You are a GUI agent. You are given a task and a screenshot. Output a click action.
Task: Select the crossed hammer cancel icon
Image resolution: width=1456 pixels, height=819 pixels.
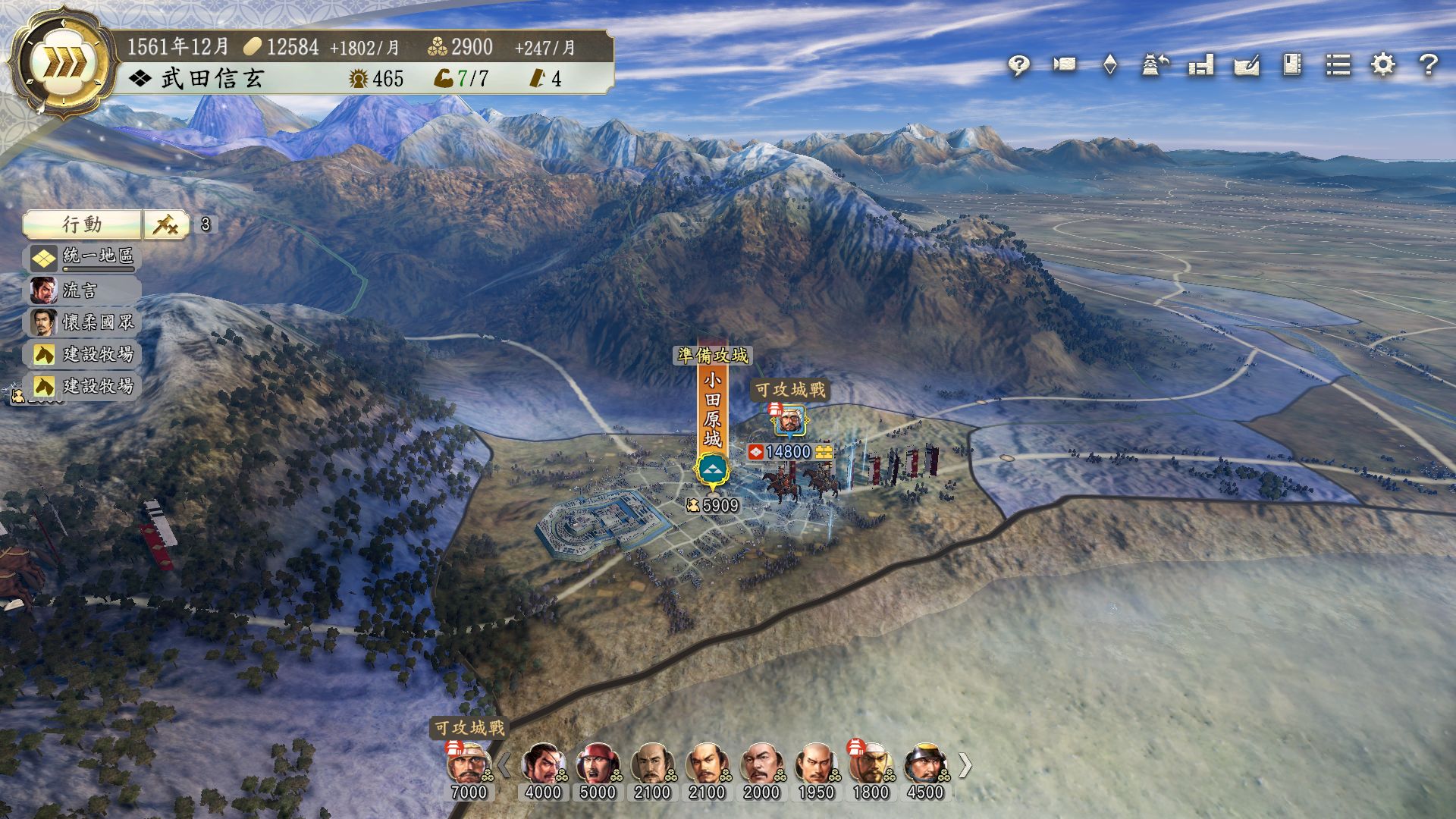tap(166, 224)
